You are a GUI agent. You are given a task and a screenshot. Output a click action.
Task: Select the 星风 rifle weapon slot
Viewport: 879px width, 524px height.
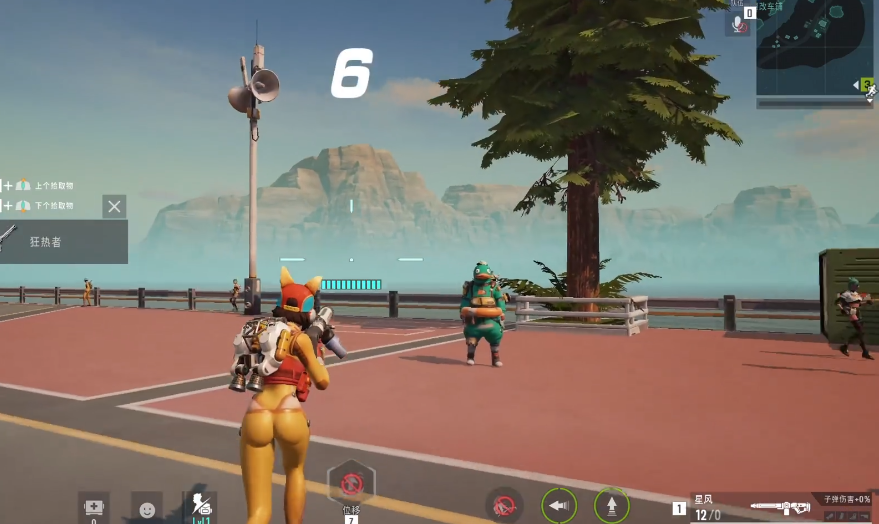778,507
